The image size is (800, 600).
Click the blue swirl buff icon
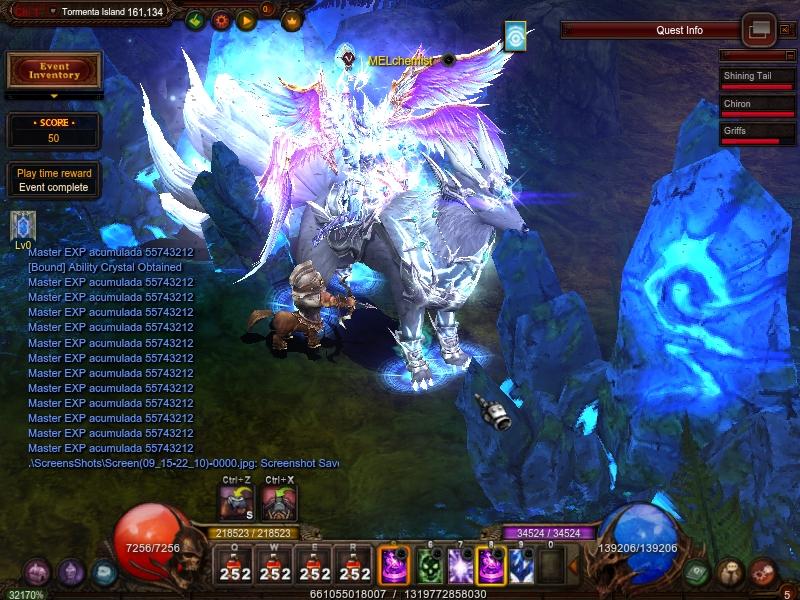(515, 36)
